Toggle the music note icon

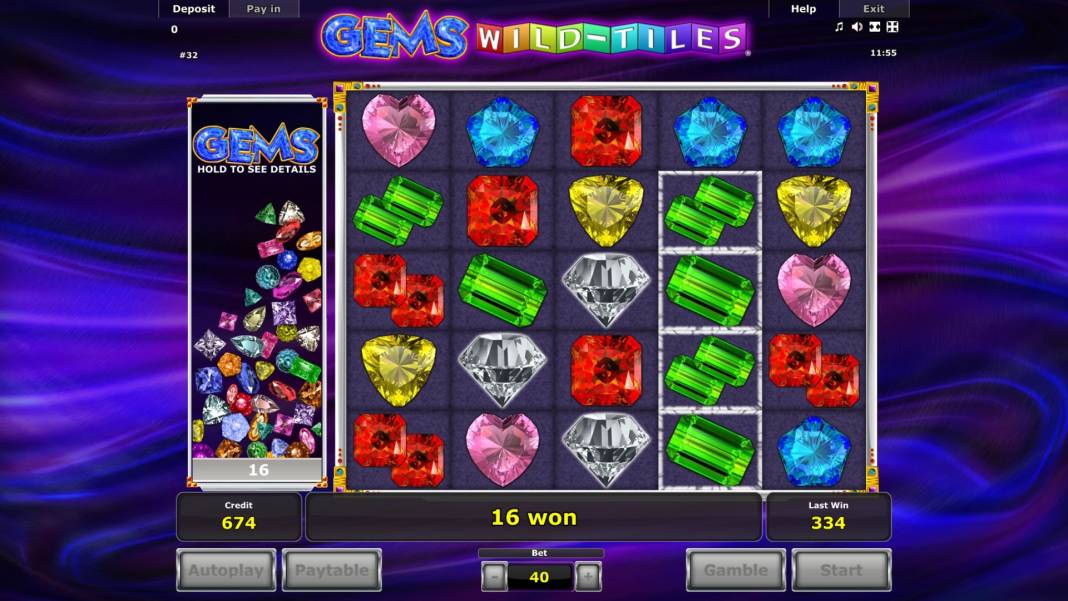click(839, 27)
